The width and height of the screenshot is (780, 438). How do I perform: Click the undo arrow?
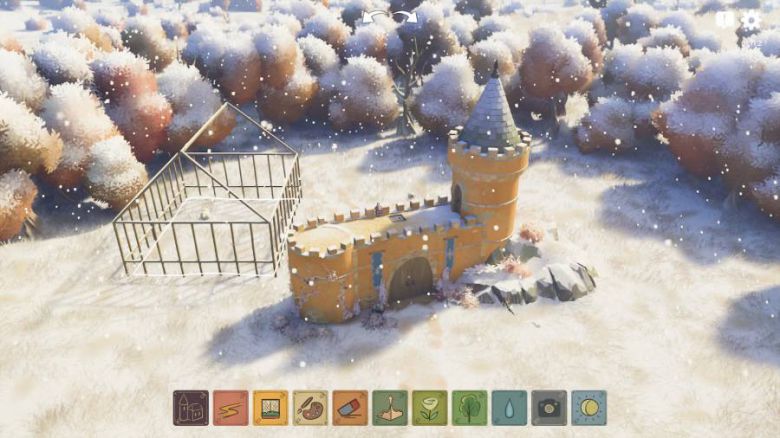(x=375, y=17)
